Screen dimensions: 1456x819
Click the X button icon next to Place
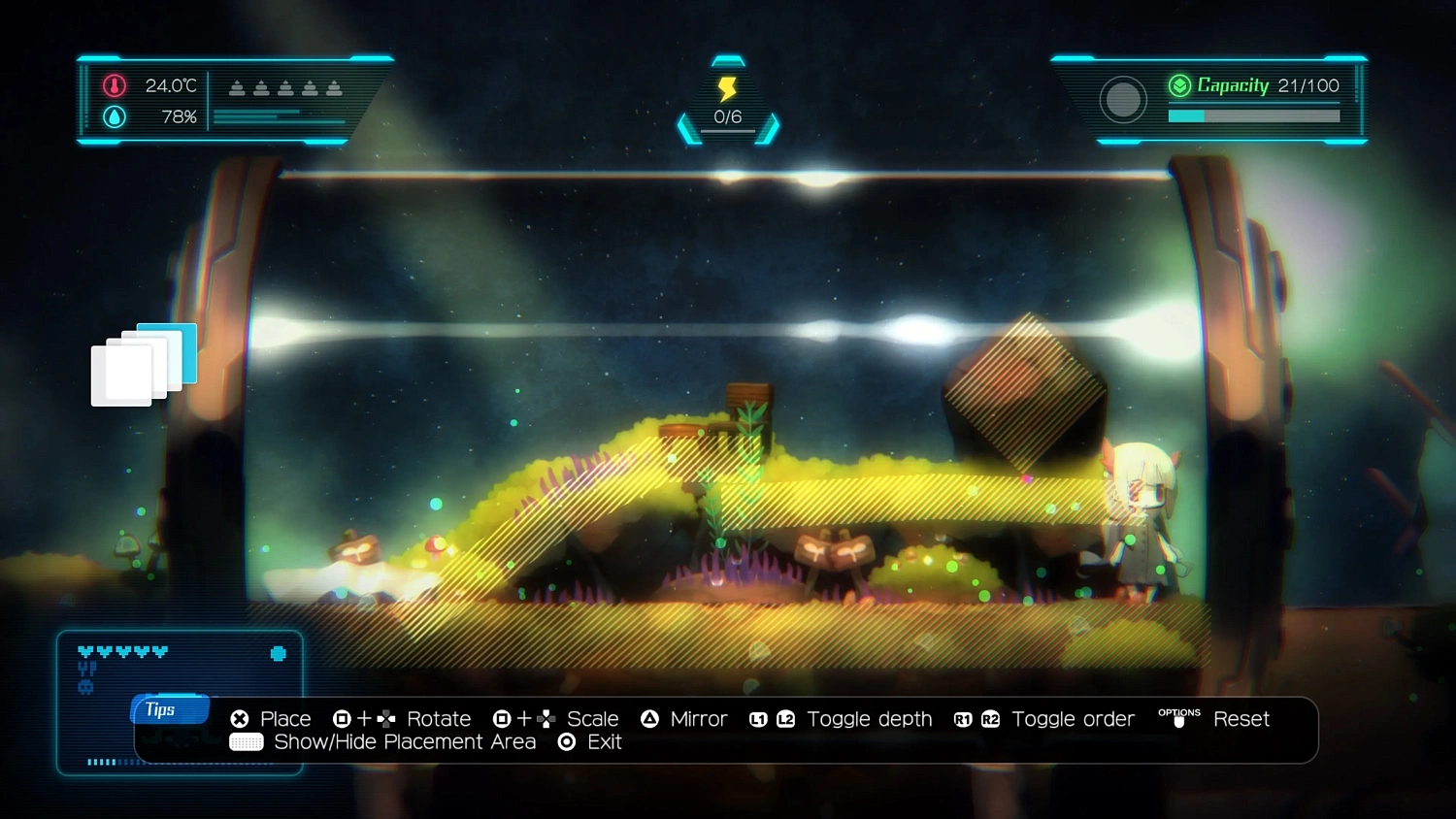239,719
